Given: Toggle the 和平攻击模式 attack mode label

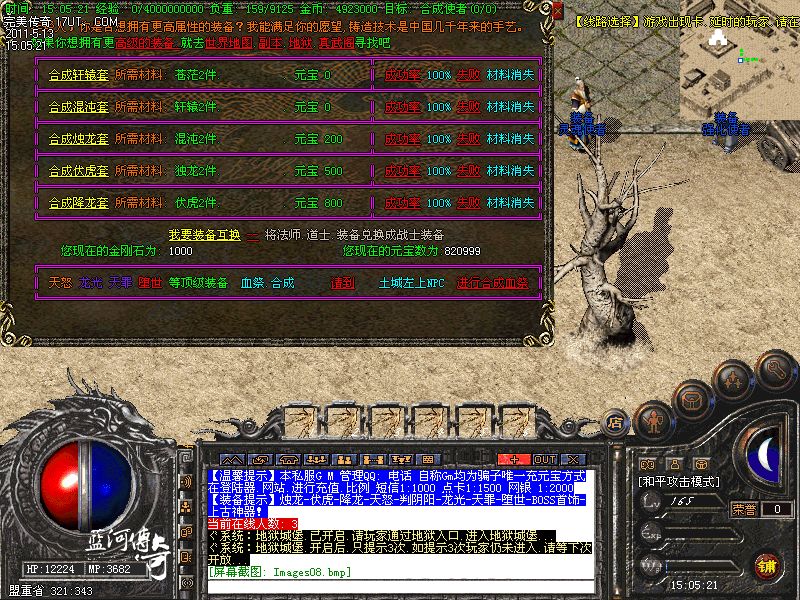Looking at the screenshot, I should click(680, 481).
